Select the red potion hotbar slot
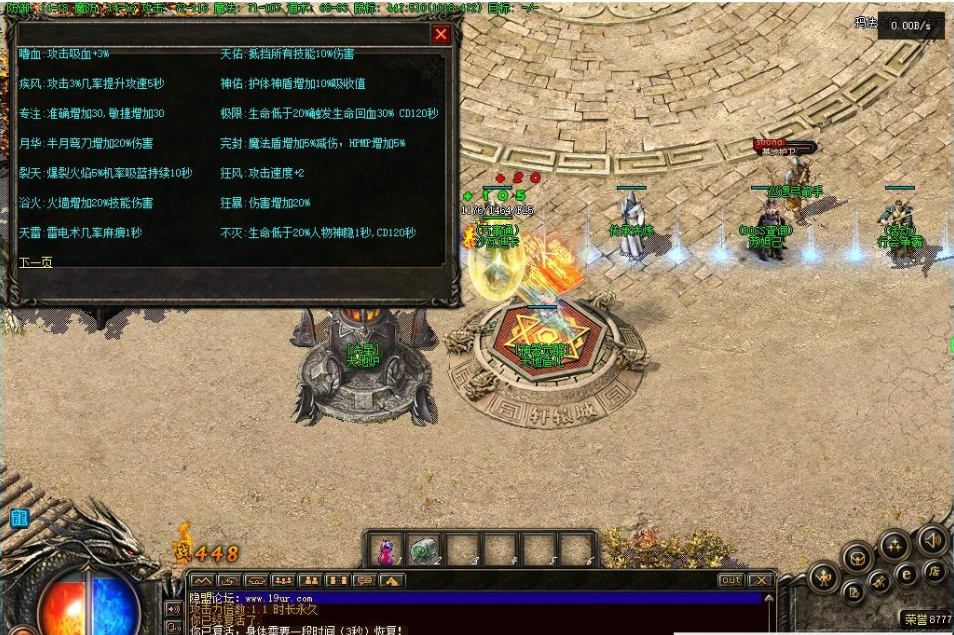 (385, 549)
